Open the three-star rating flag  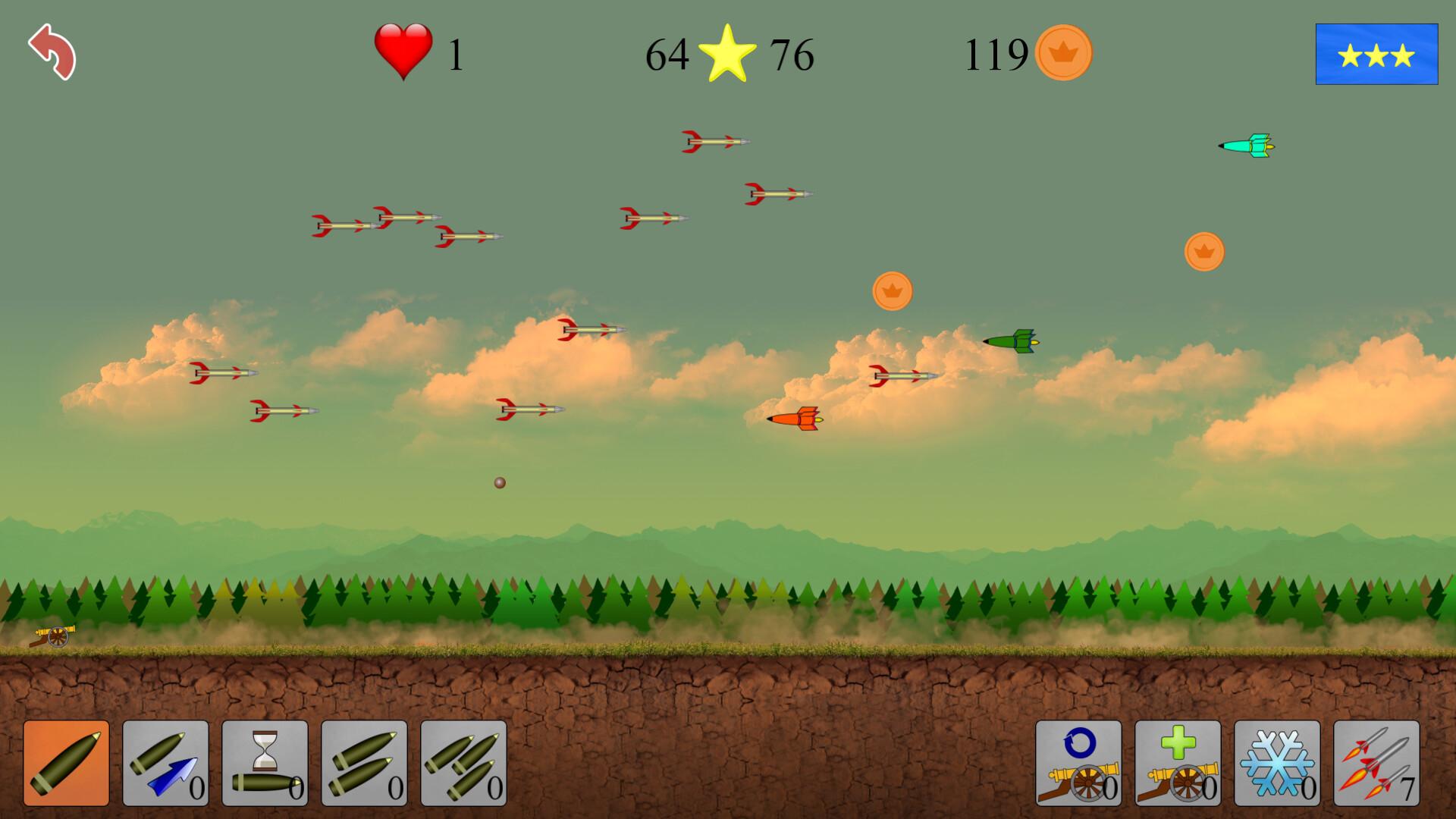1376,53
